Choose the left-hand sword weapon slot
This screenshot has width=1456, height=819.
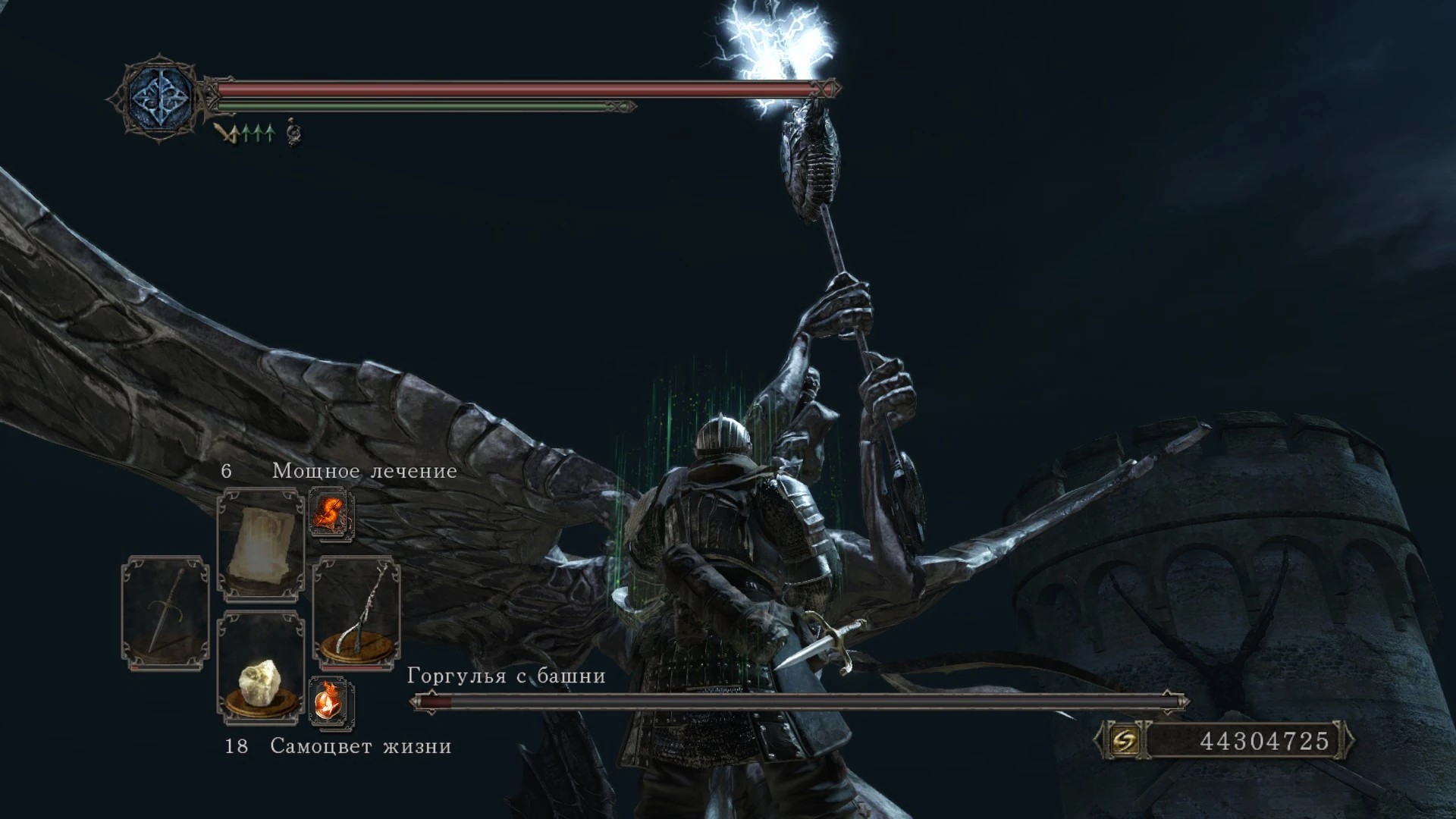click(x=166, y=613)
